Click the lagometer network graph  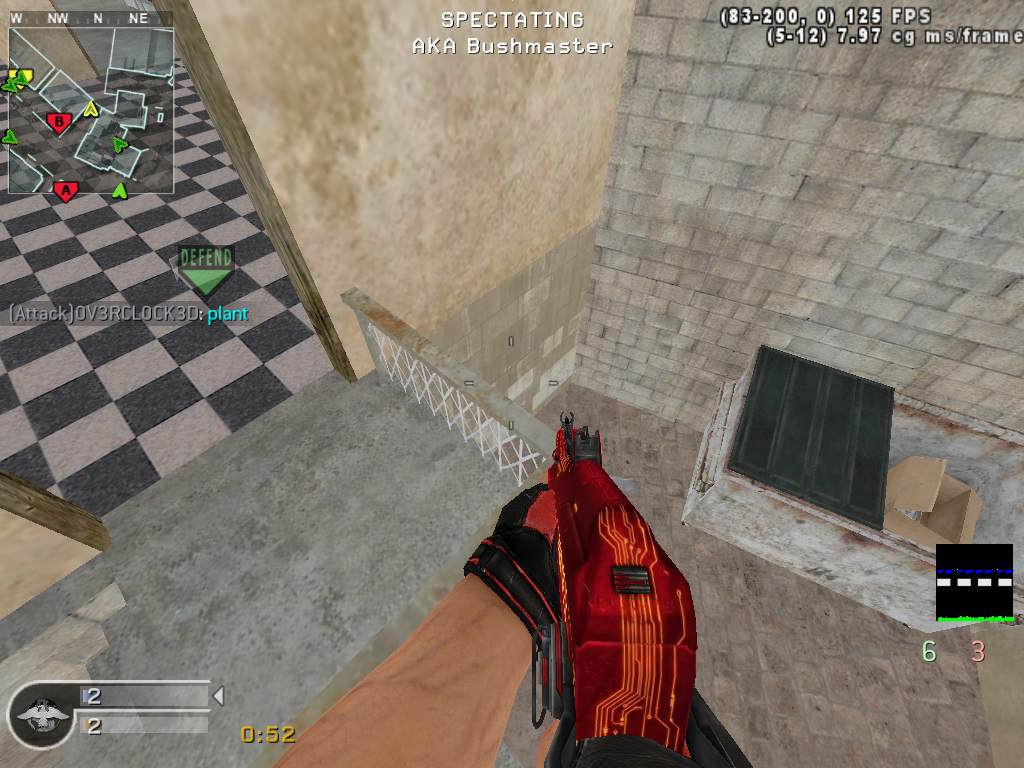coord(974,583)
